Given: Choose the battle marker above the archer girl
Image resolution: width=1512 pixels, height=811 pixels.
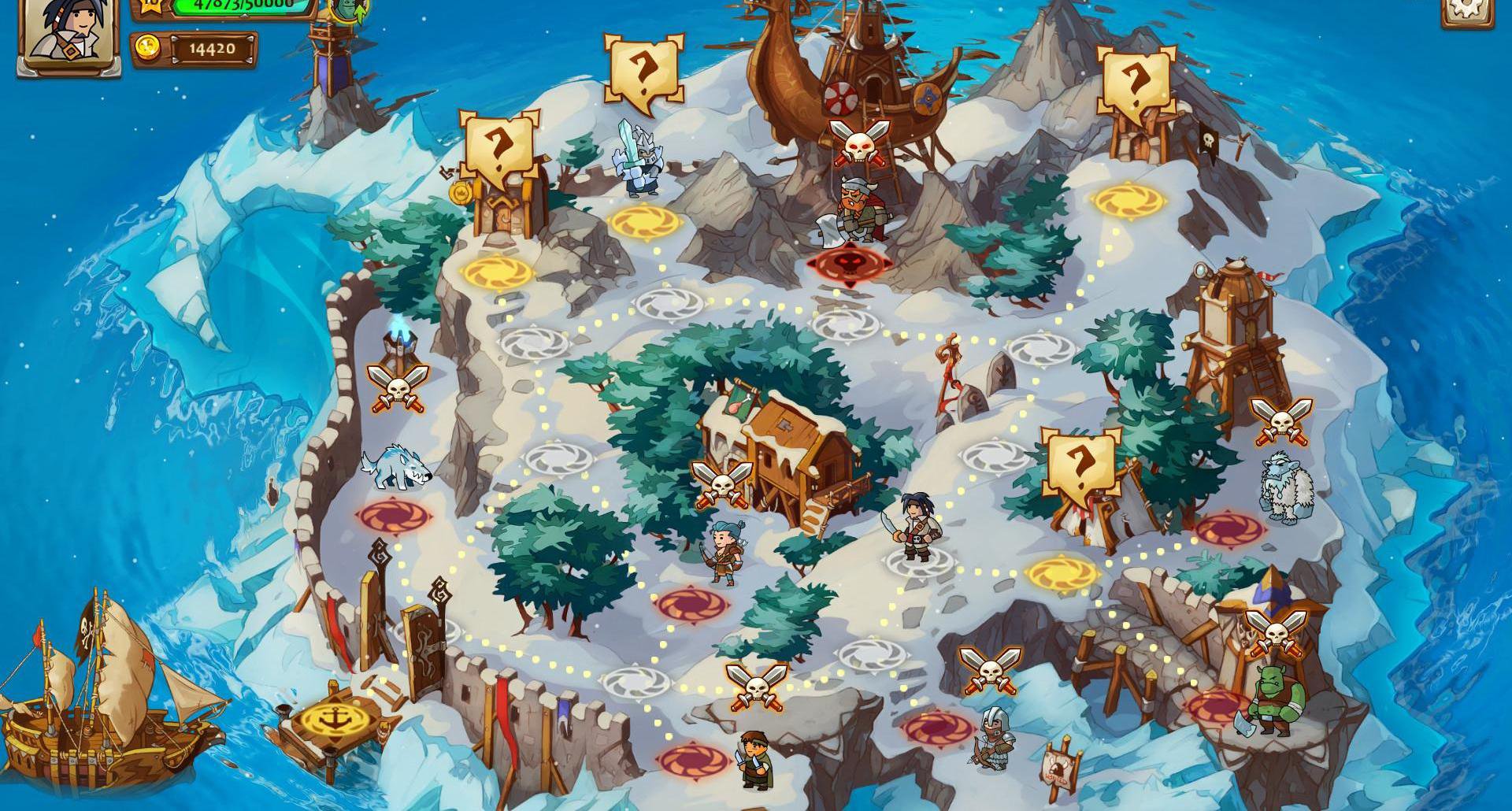Looking at the screenshot, I should 721,483.
